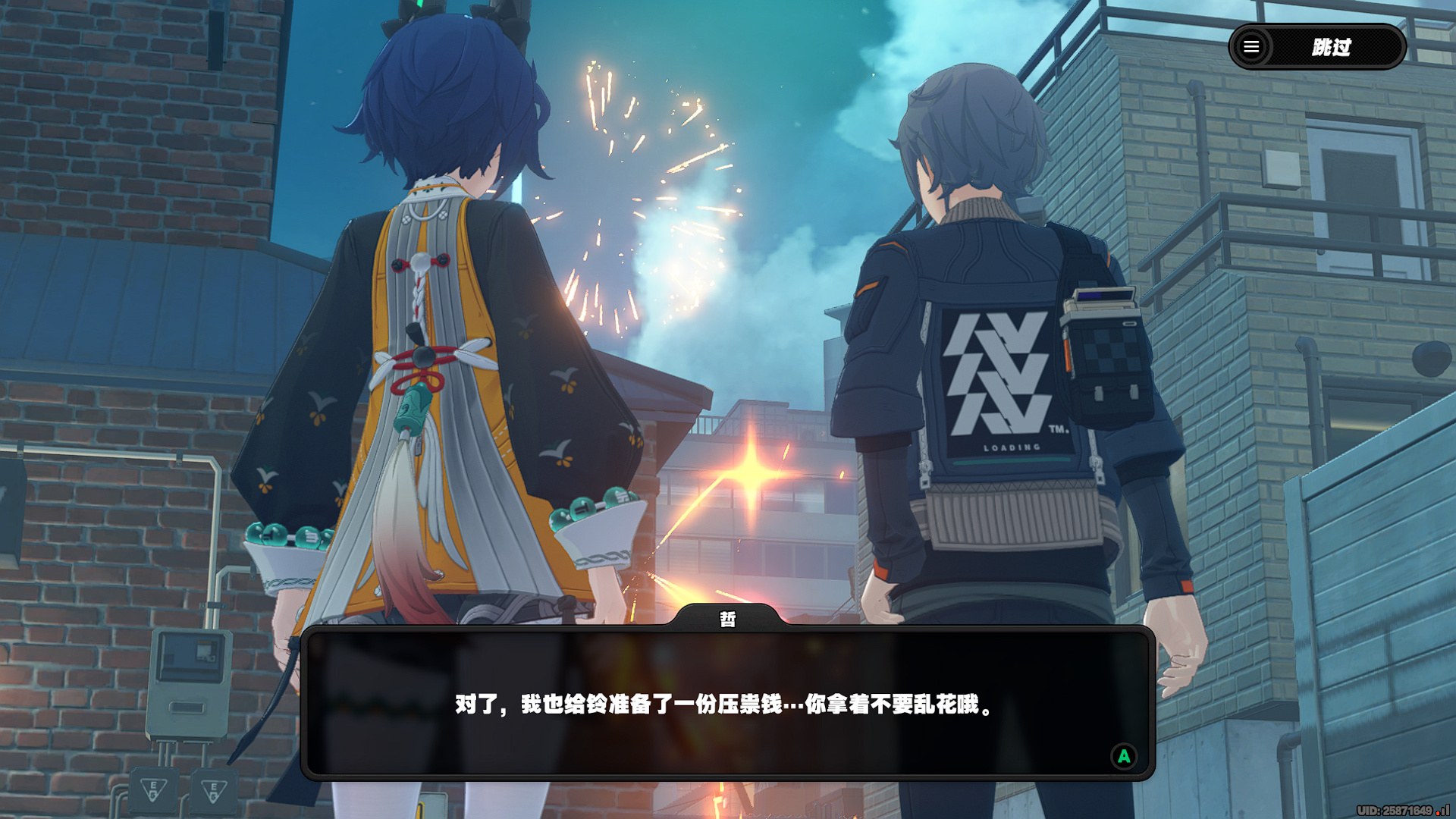Open the dialogue menu hamburger icon

point(1251,47)
